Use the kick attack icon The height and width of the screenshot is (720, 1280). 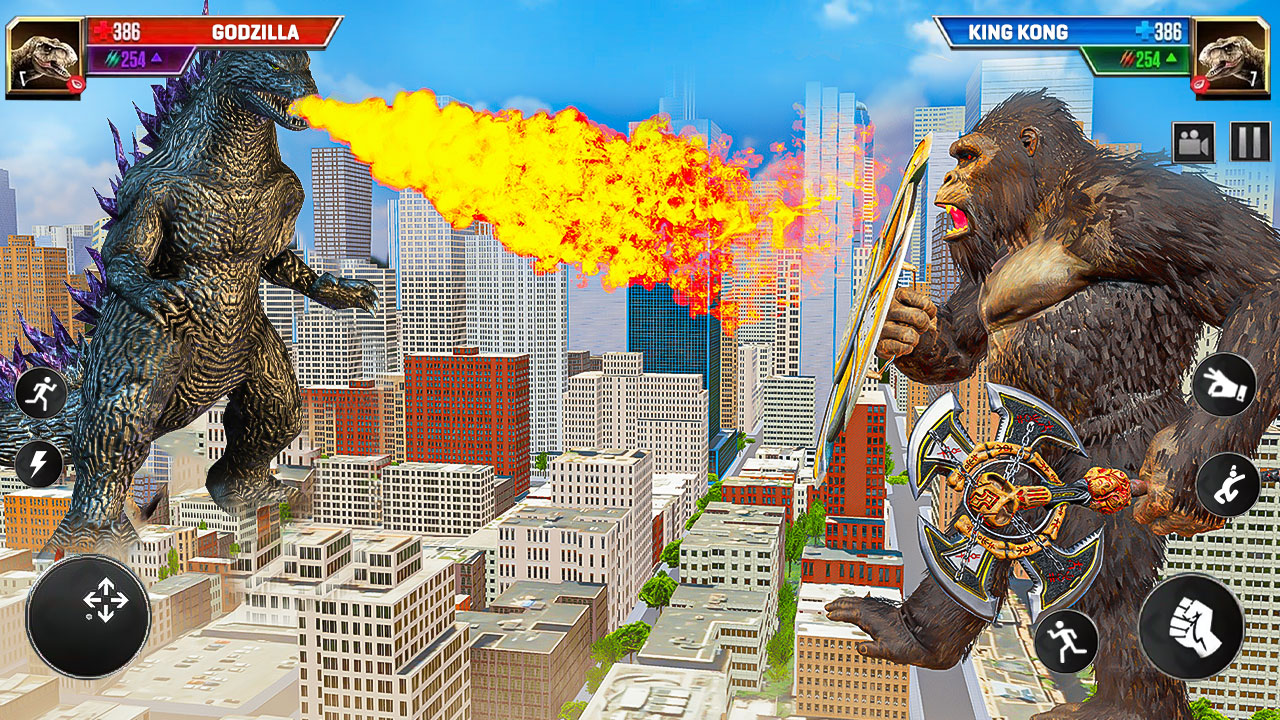point(1228,482)
